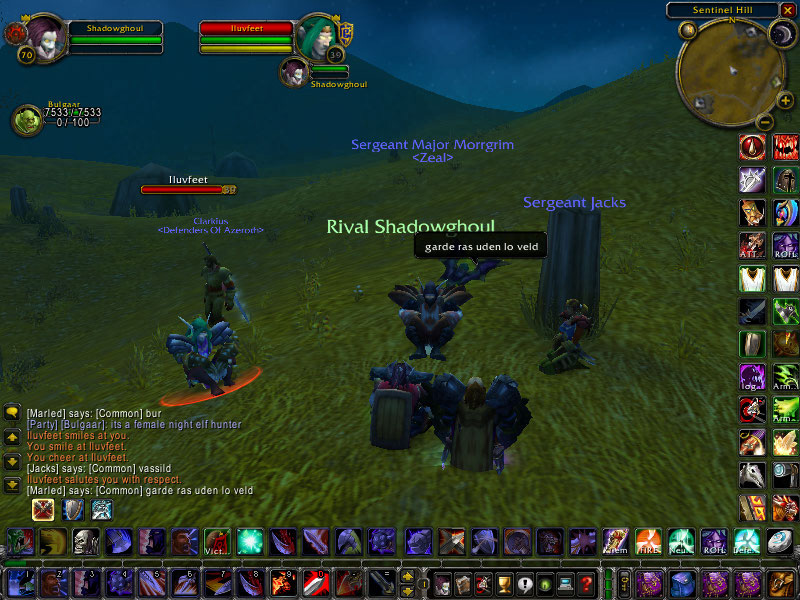
Task: Switch to the shield defensive stance
Action: pyautogui.click(x=72, y=510)
